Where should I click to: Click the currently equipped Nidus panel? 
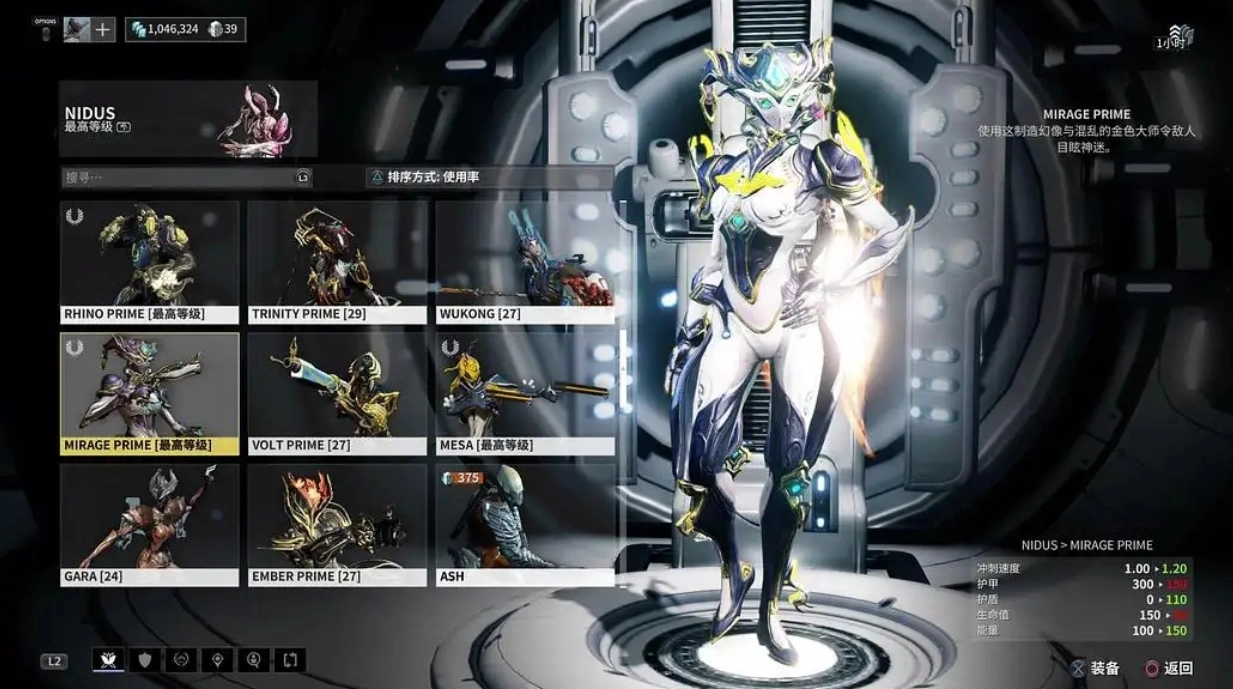point(188,120)
